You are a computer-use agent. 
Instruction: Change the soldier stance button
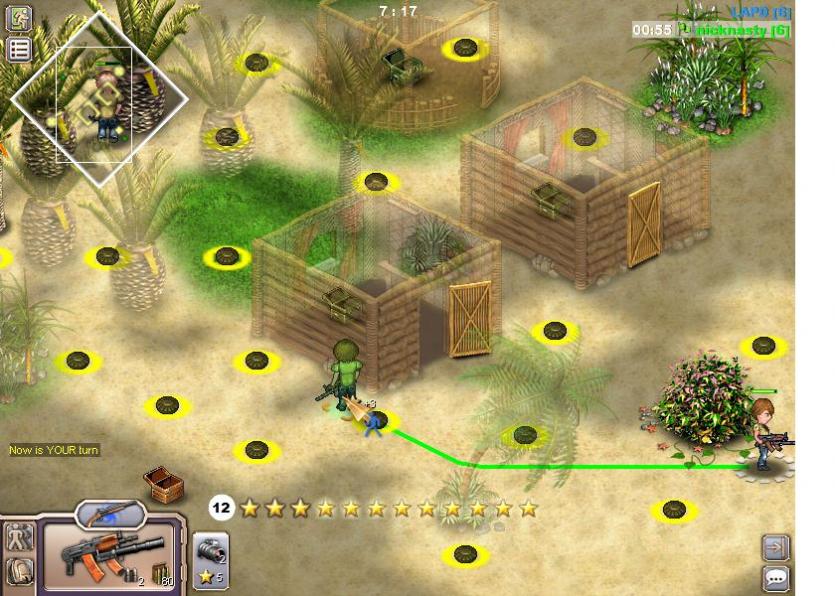click(19, 539)
